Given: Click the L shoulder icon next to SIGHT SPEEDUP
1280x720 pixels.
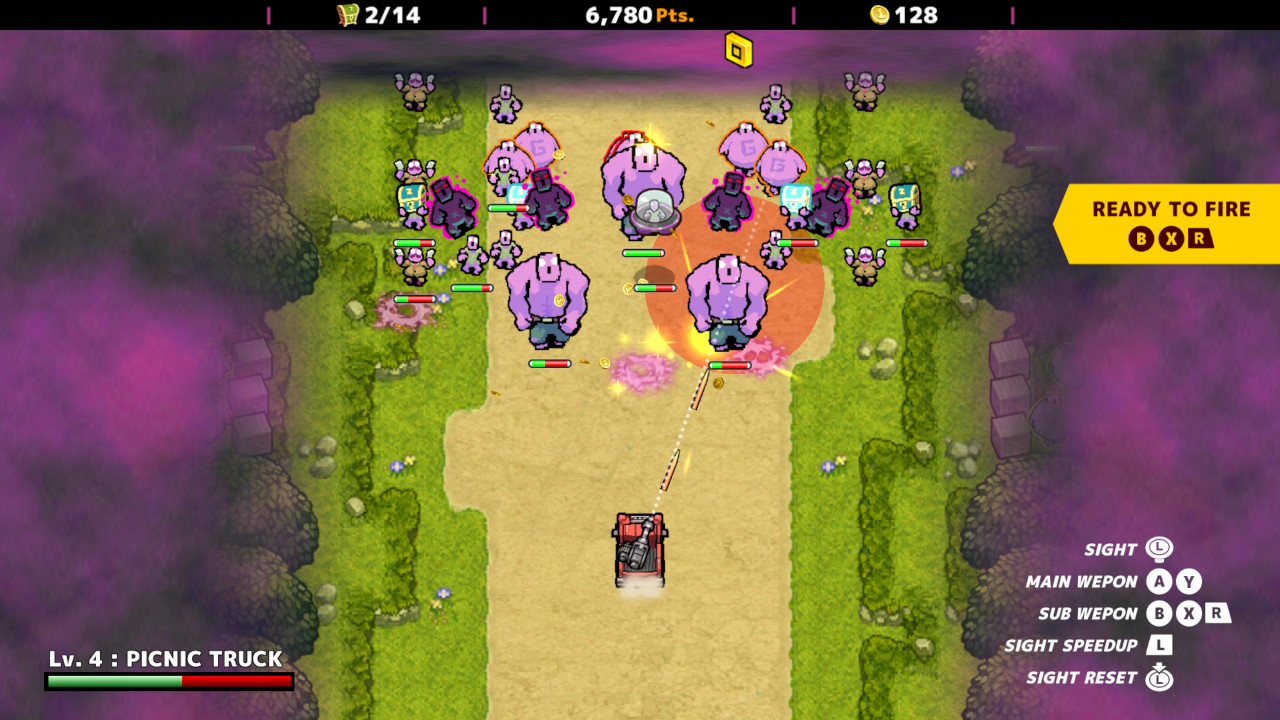Looking at the screenshot, I should pyautogui.click(x=1161, y=644).
